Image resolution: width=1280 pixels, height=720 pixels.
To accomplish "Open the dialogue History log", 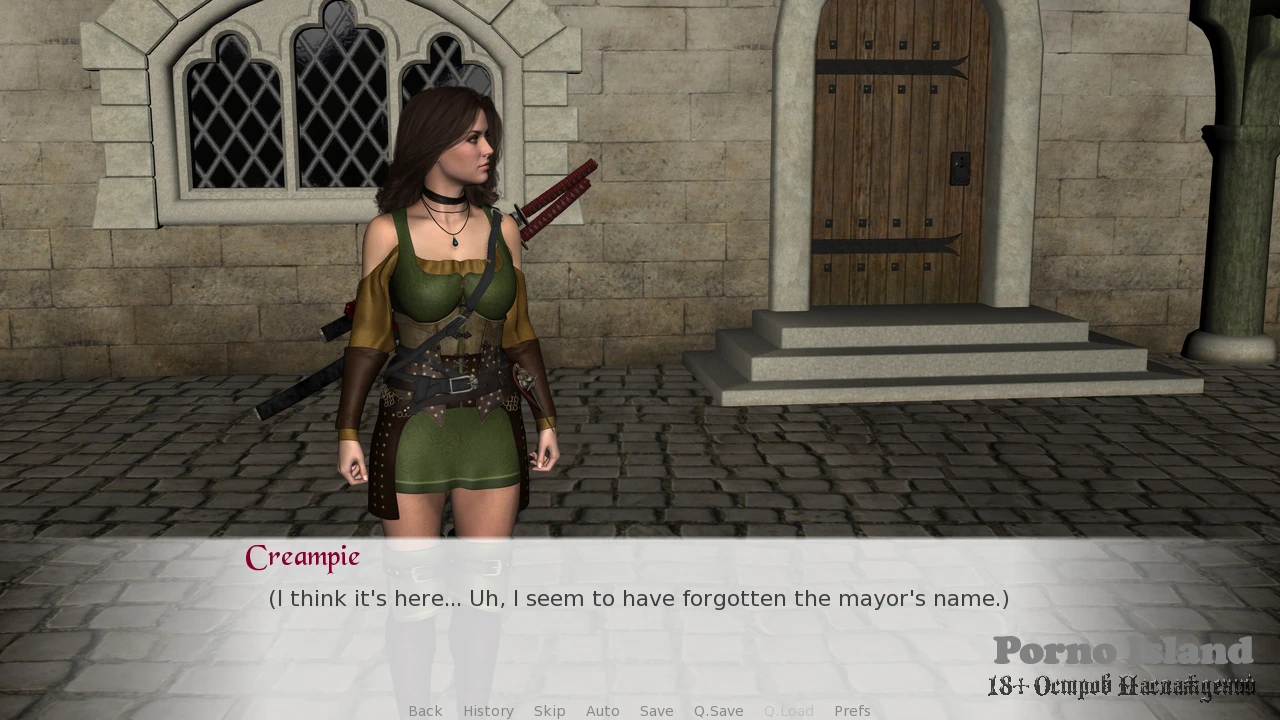I will (488, 711).
